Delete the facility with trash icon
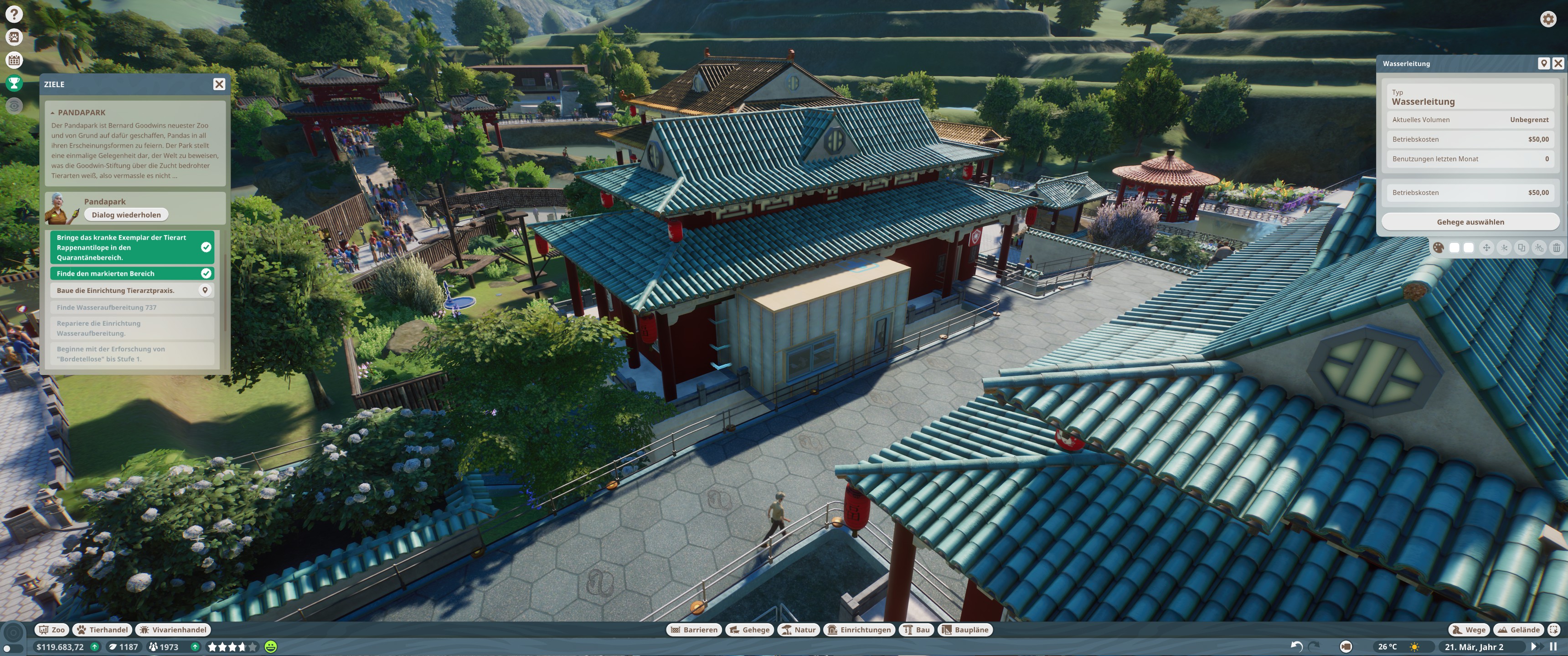The height and width of the screenshot is (656, 1568). 1556,248
